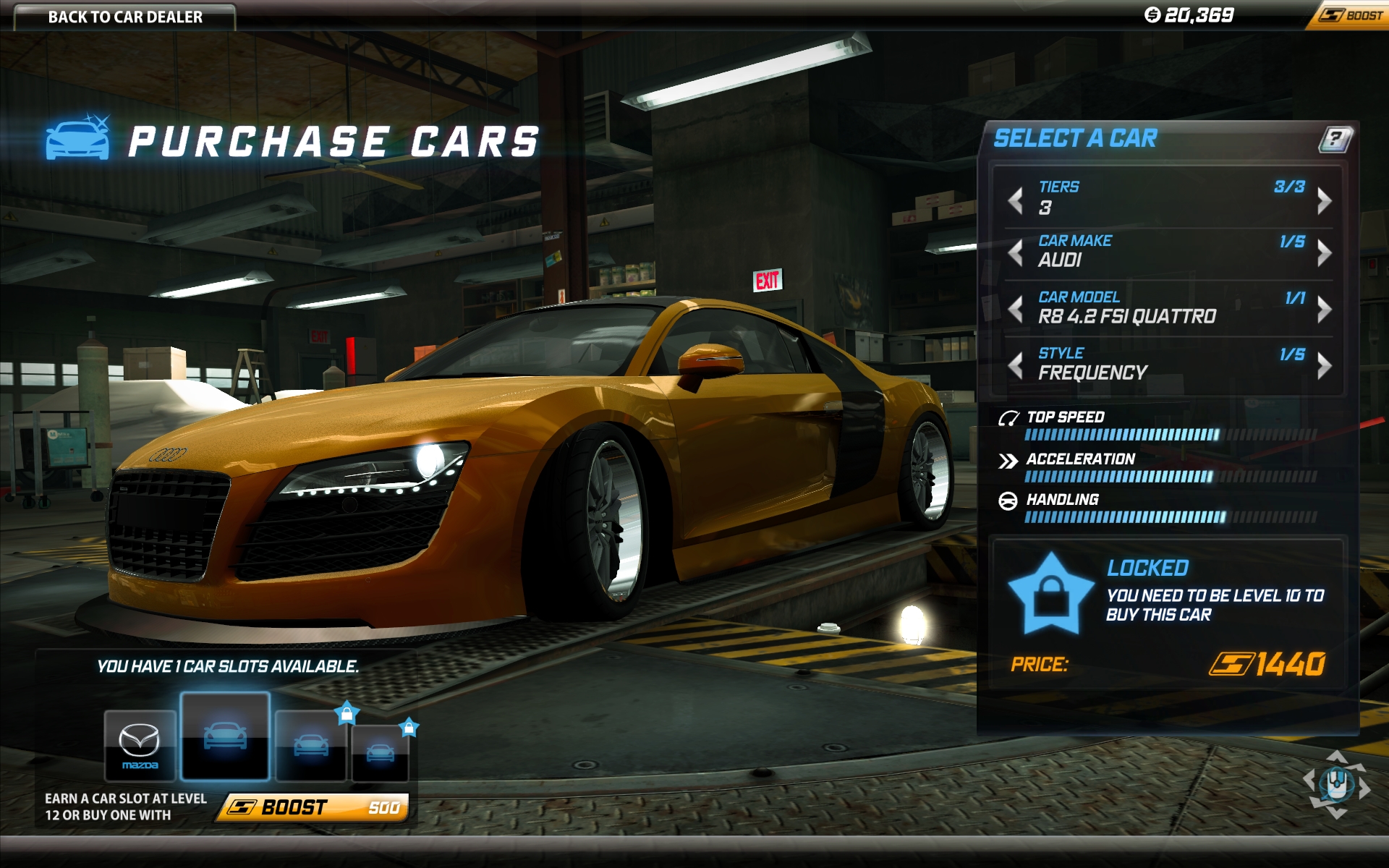Choose the previous car make
This screenshot has height=868, width=1389.
pos(1016,252)
